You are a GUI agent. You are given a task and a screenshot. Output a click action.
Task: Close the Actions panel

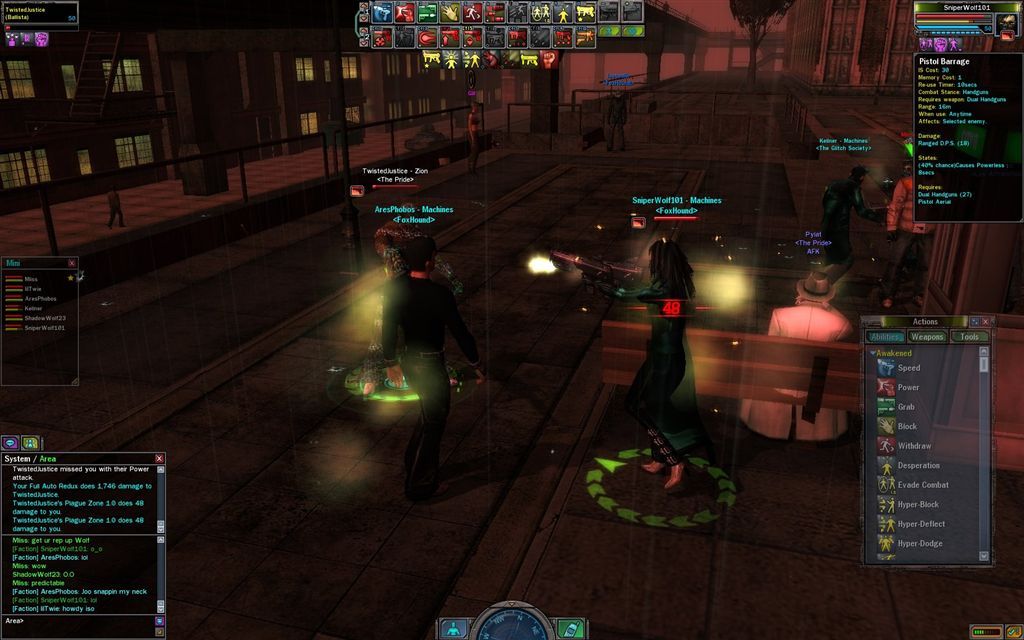click(986, 322)
